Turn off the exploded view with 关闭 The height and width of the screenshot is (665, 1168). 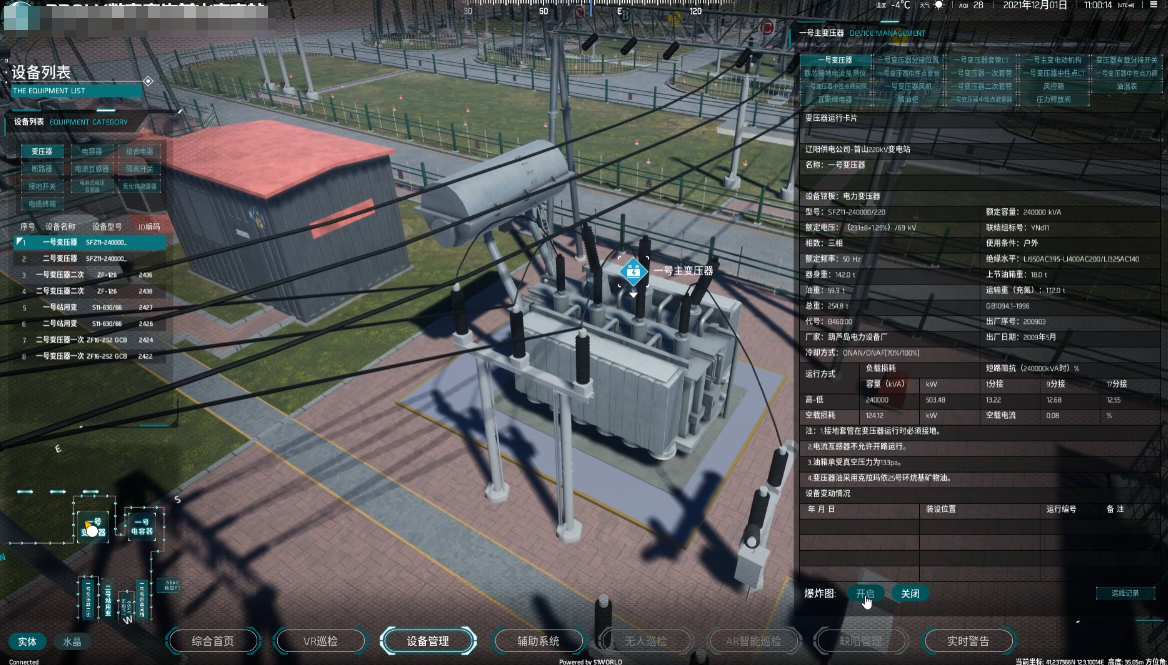pyautogui.click(x=909, y=593)
